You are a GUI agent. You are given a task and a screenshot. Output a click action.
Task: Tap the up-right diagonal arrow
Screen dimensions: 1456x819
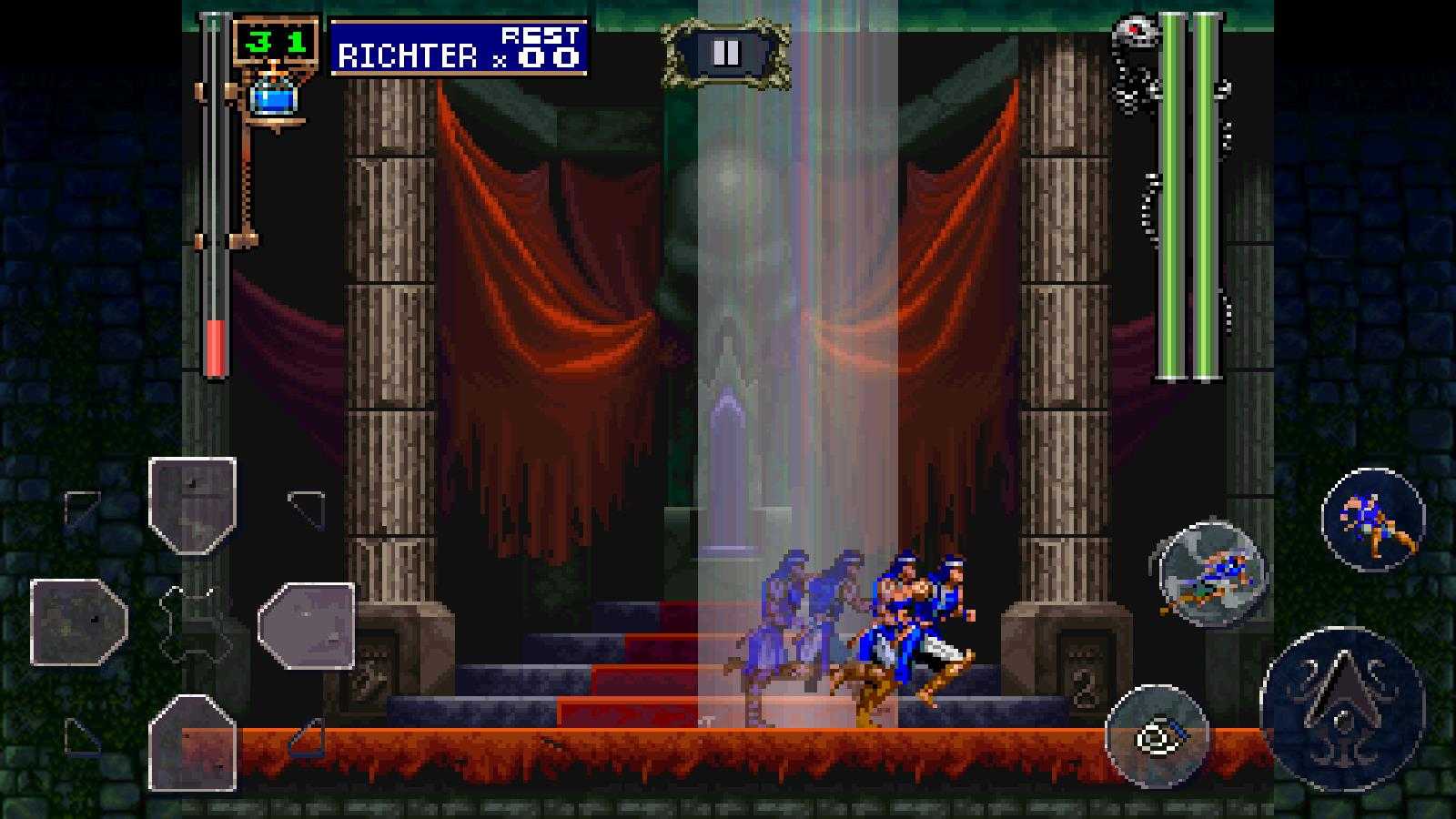[x=306, y=508]
